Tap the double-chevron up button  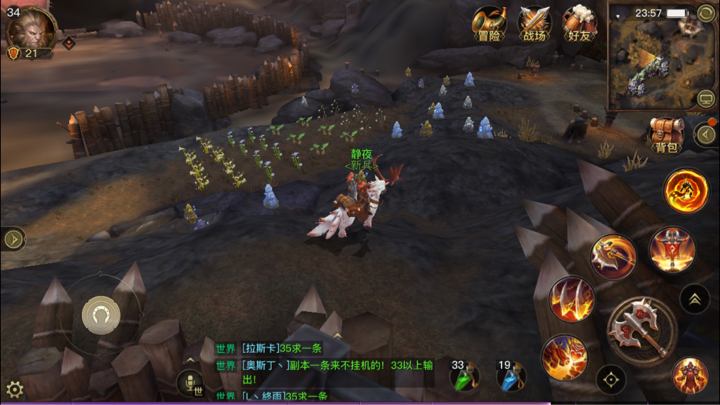(x=695, y=298)
